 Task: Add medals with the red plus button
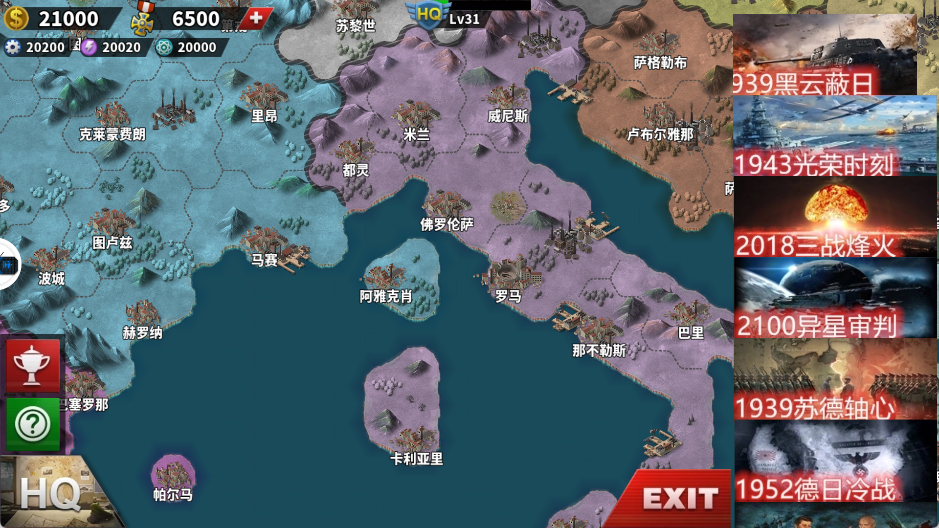[258, 18]
